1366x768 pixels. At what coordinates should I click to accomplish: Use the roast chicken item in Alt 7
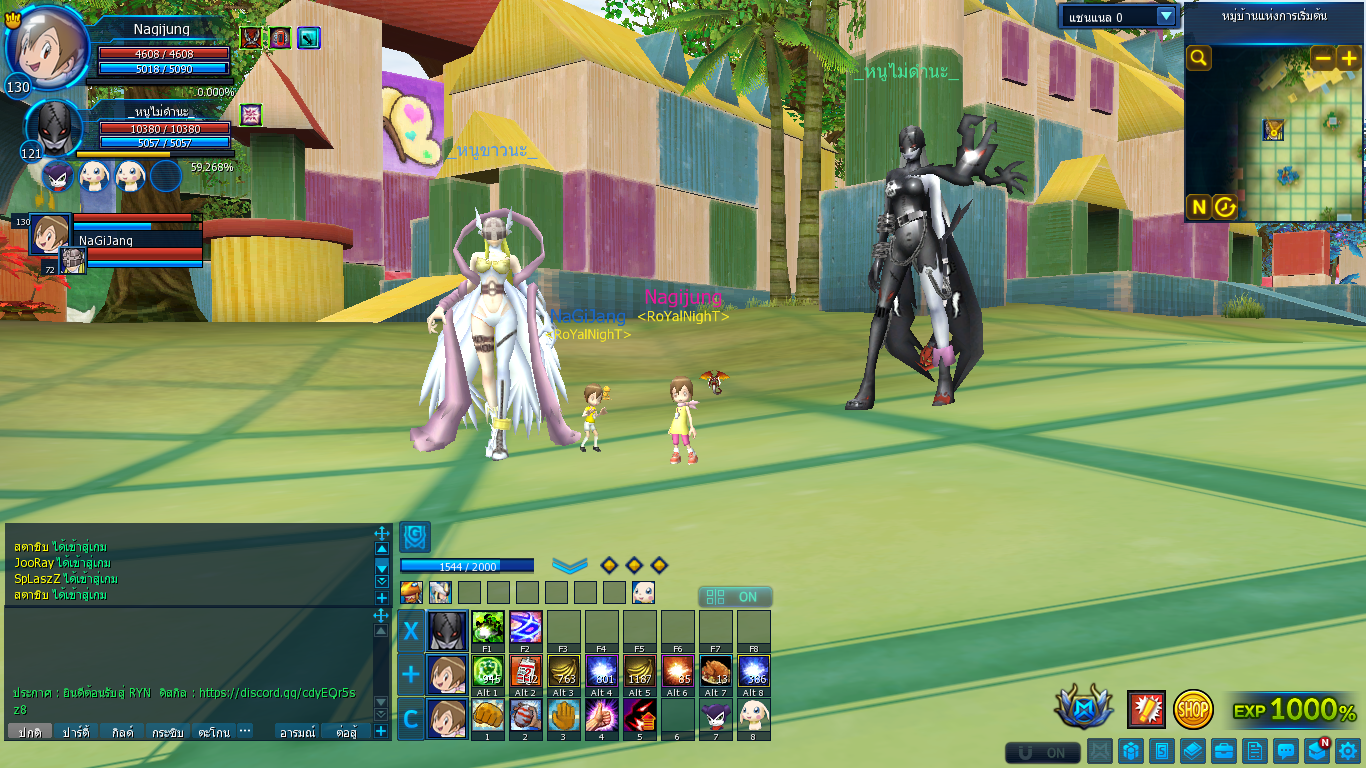point(715,670)
